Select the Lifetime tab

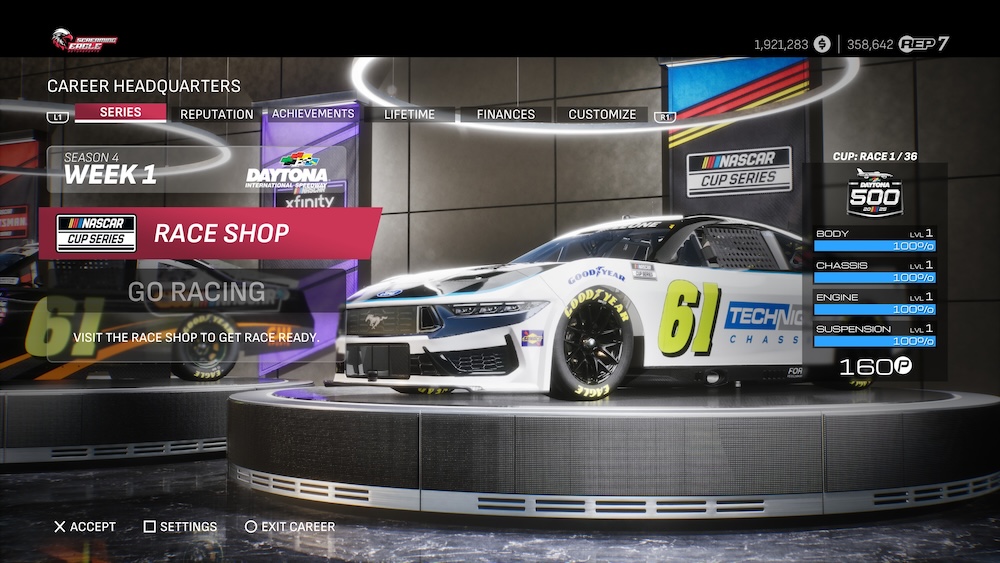[x=409, y=114]
